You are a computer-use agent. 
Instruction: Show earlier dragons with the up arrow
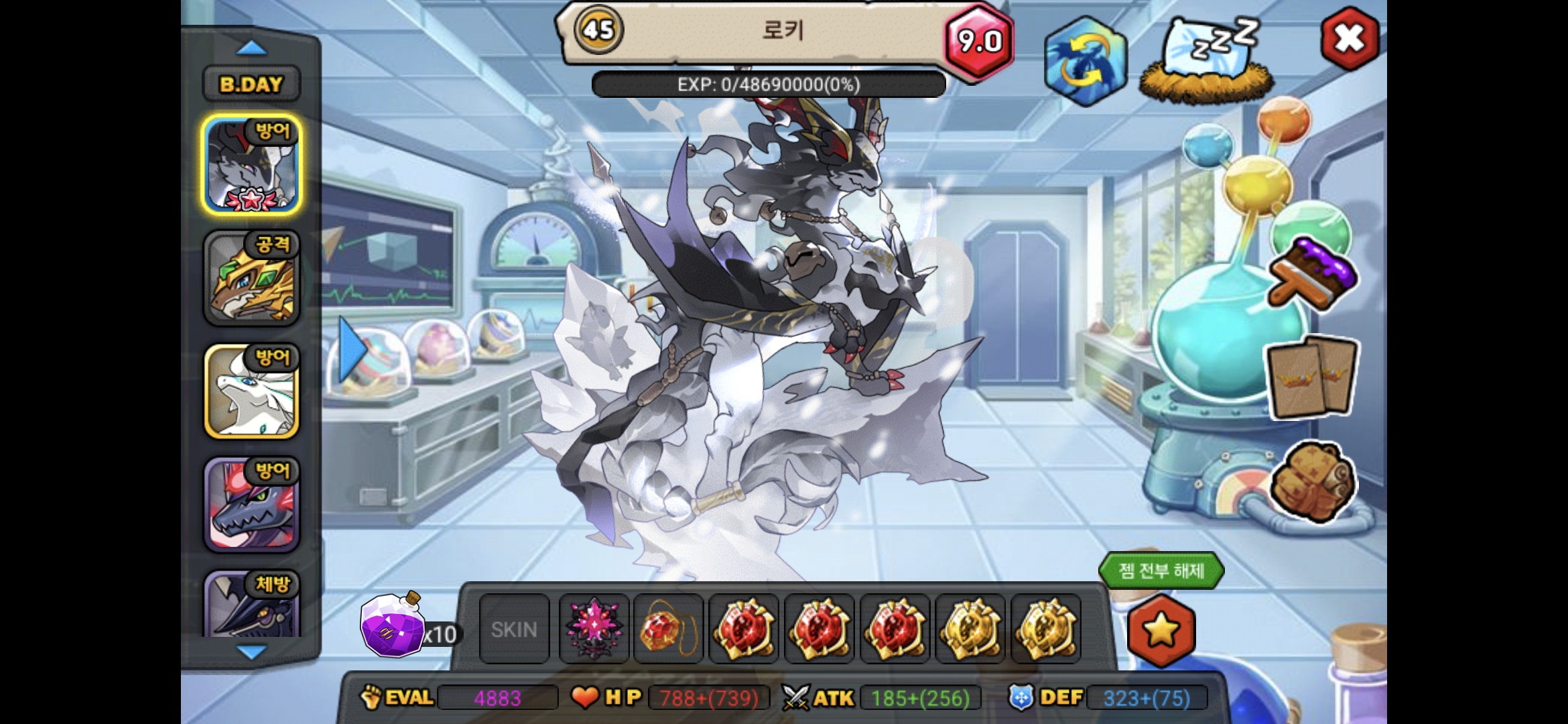point(251,48)
